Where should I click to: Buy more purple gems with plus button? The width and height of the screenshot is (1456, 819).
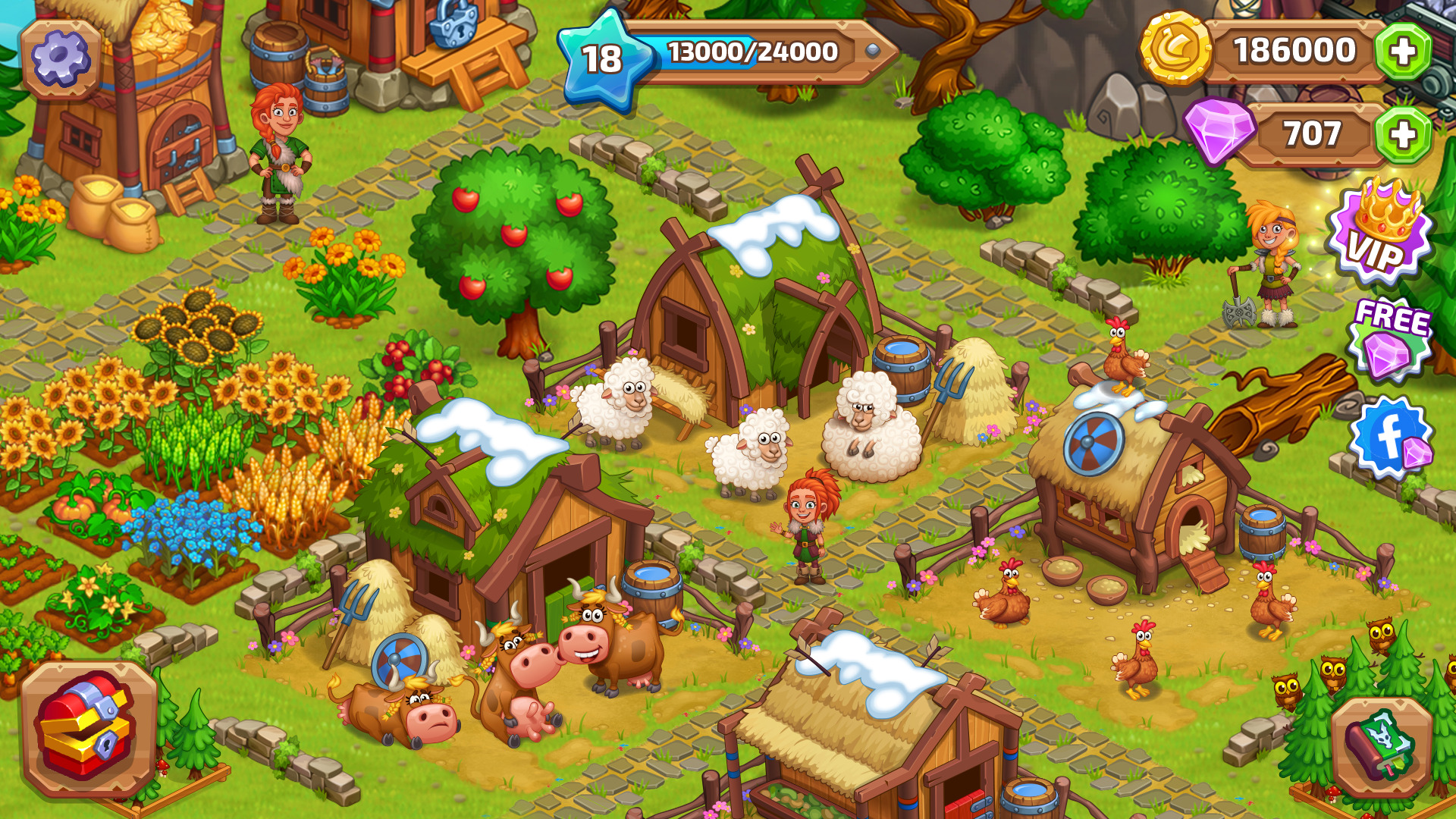coord(1403,135)
